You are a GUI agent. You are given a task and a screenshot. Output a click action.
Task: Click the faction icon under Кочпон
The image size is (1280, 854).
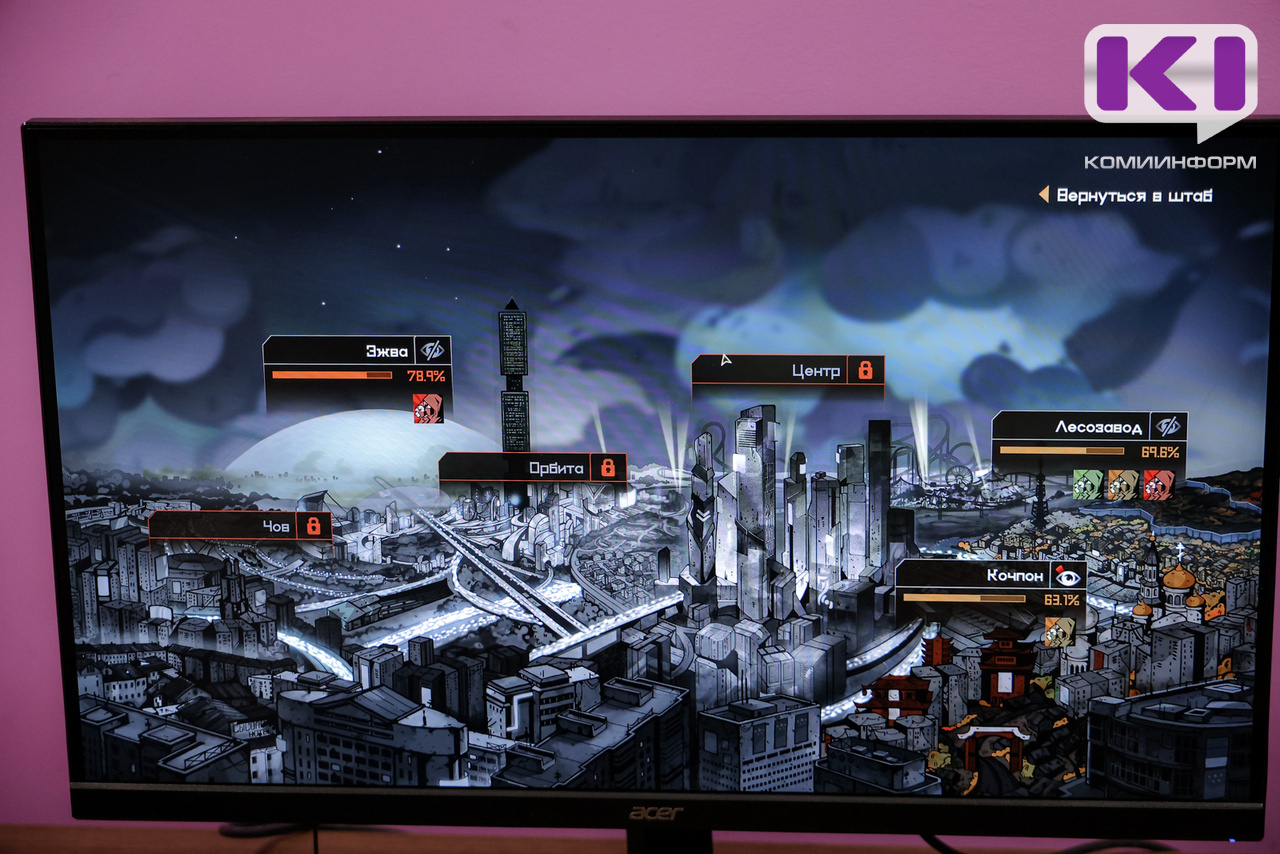click(x=1060, y=631)
